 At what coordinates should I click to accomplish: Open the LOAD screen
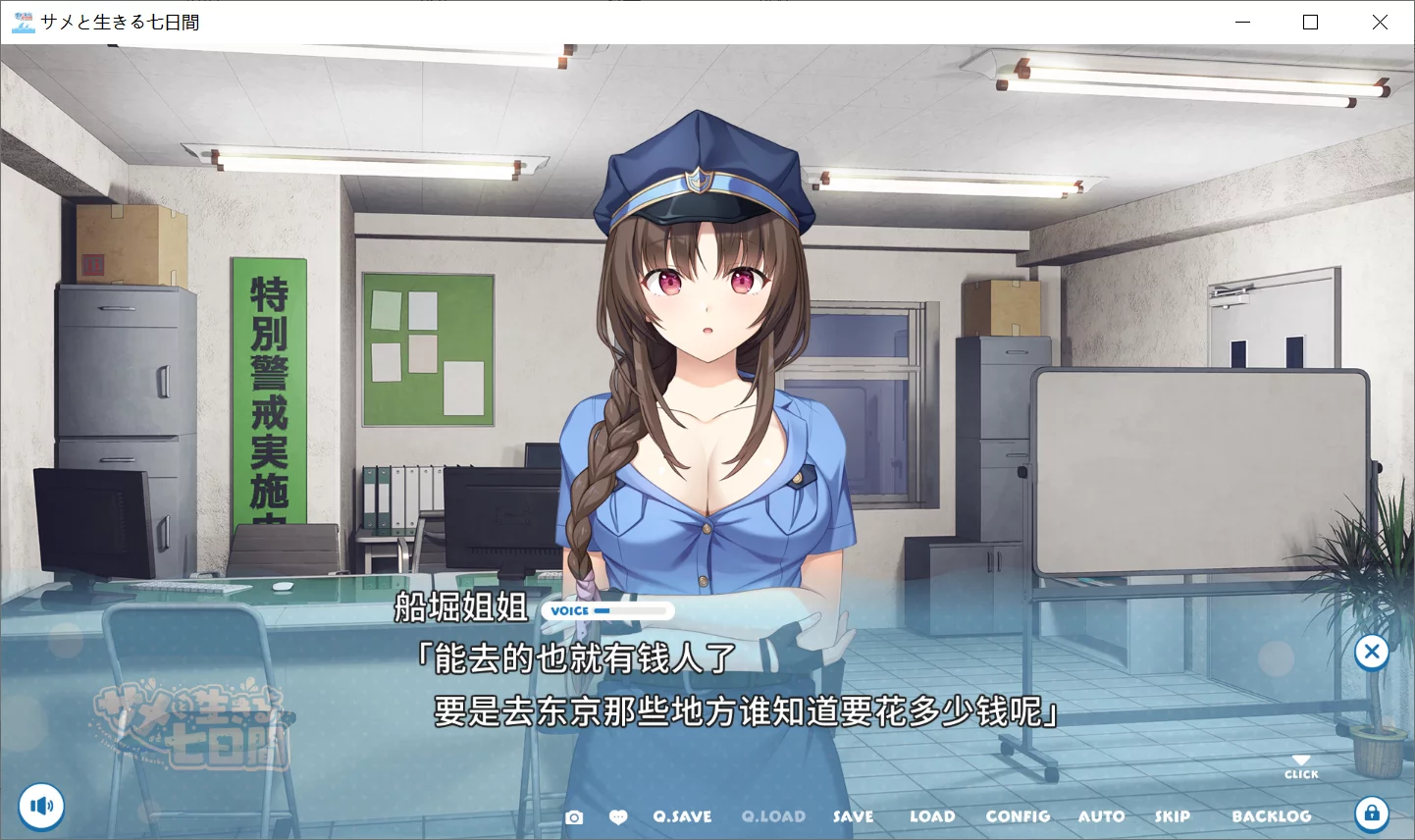[x=933, y=815]
